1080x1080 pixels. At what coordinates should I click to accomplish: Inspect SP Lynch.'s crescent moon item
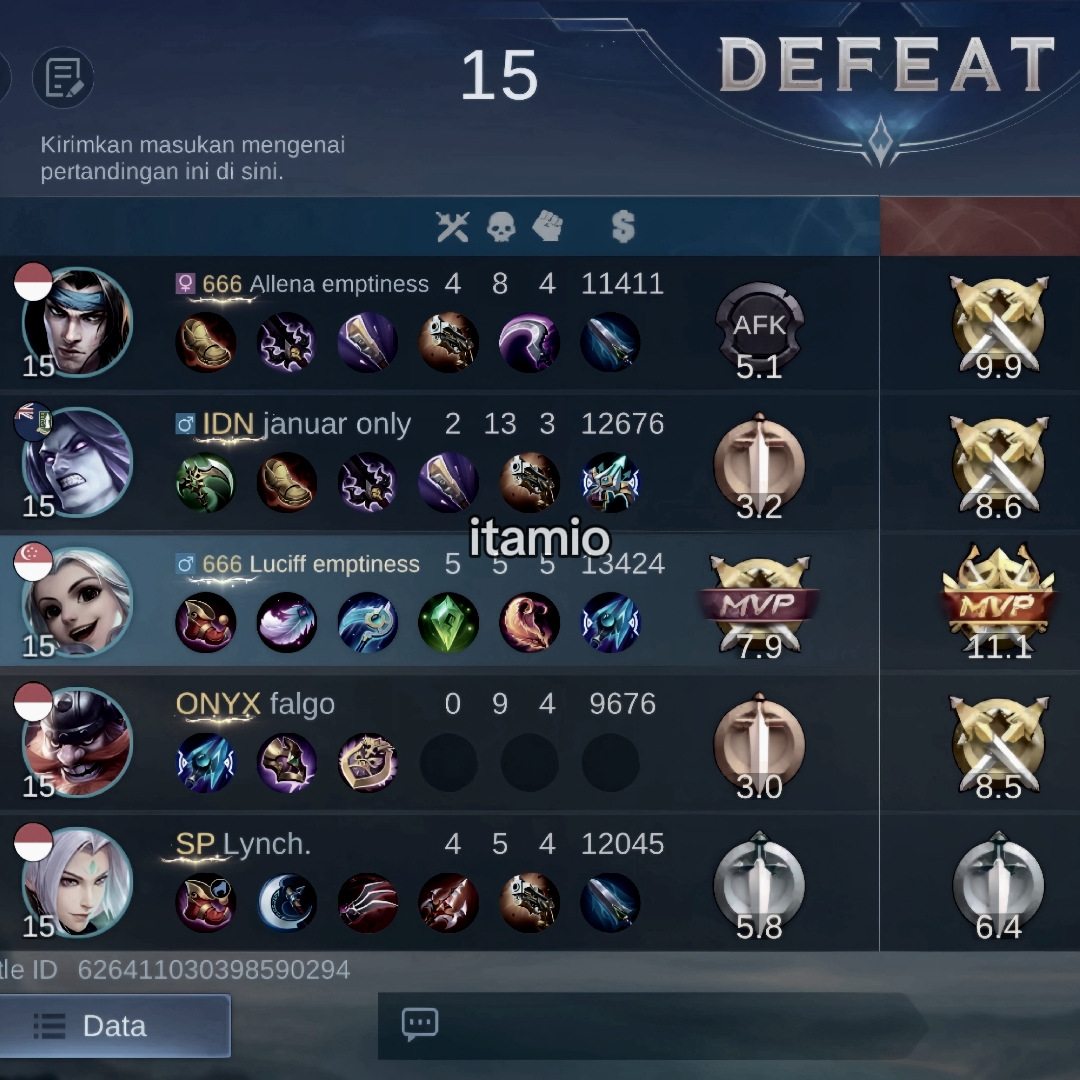[287, 902]
